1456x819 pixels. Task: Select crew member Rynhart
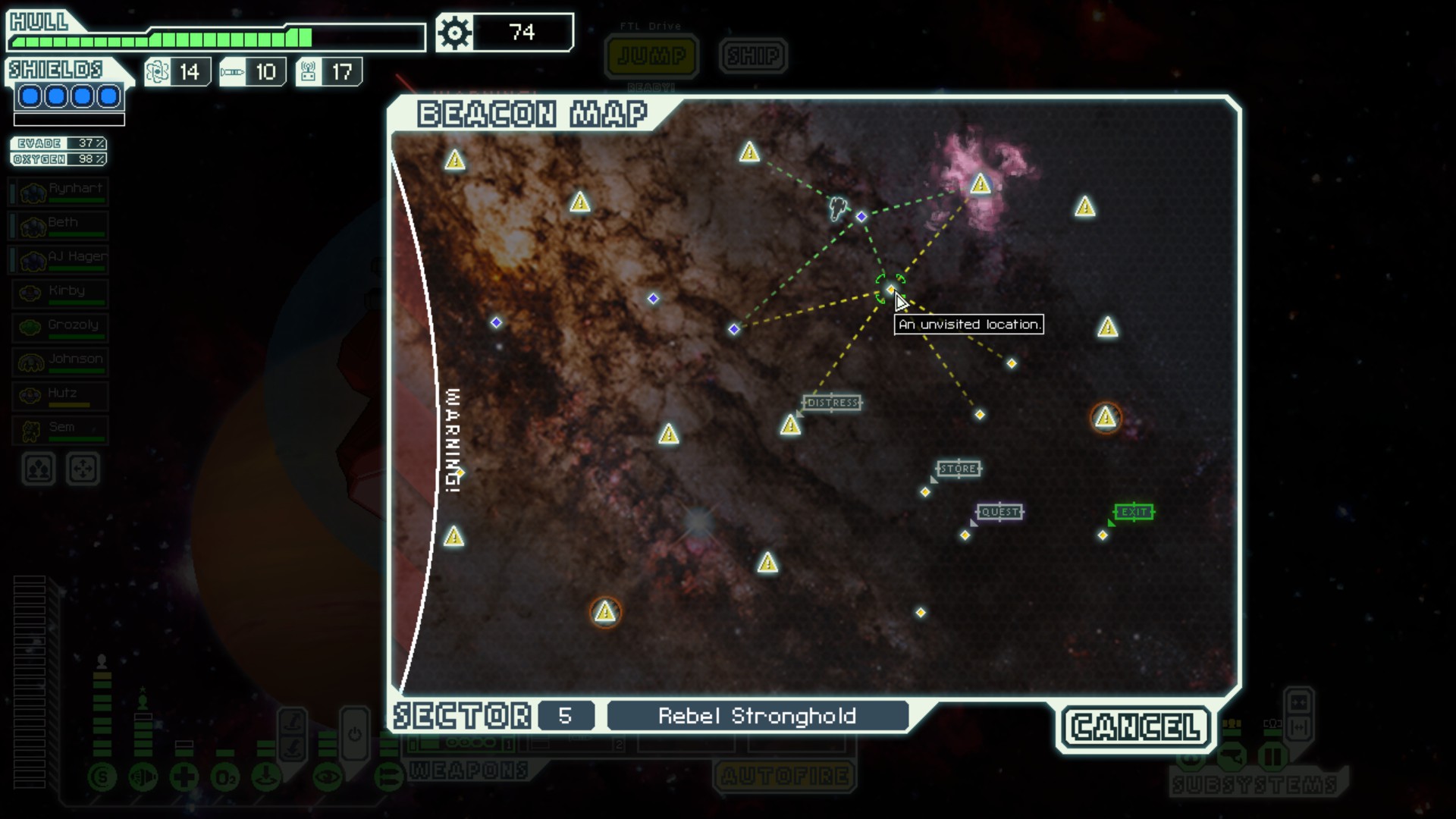pyautogui.click(x=59, y=193)
